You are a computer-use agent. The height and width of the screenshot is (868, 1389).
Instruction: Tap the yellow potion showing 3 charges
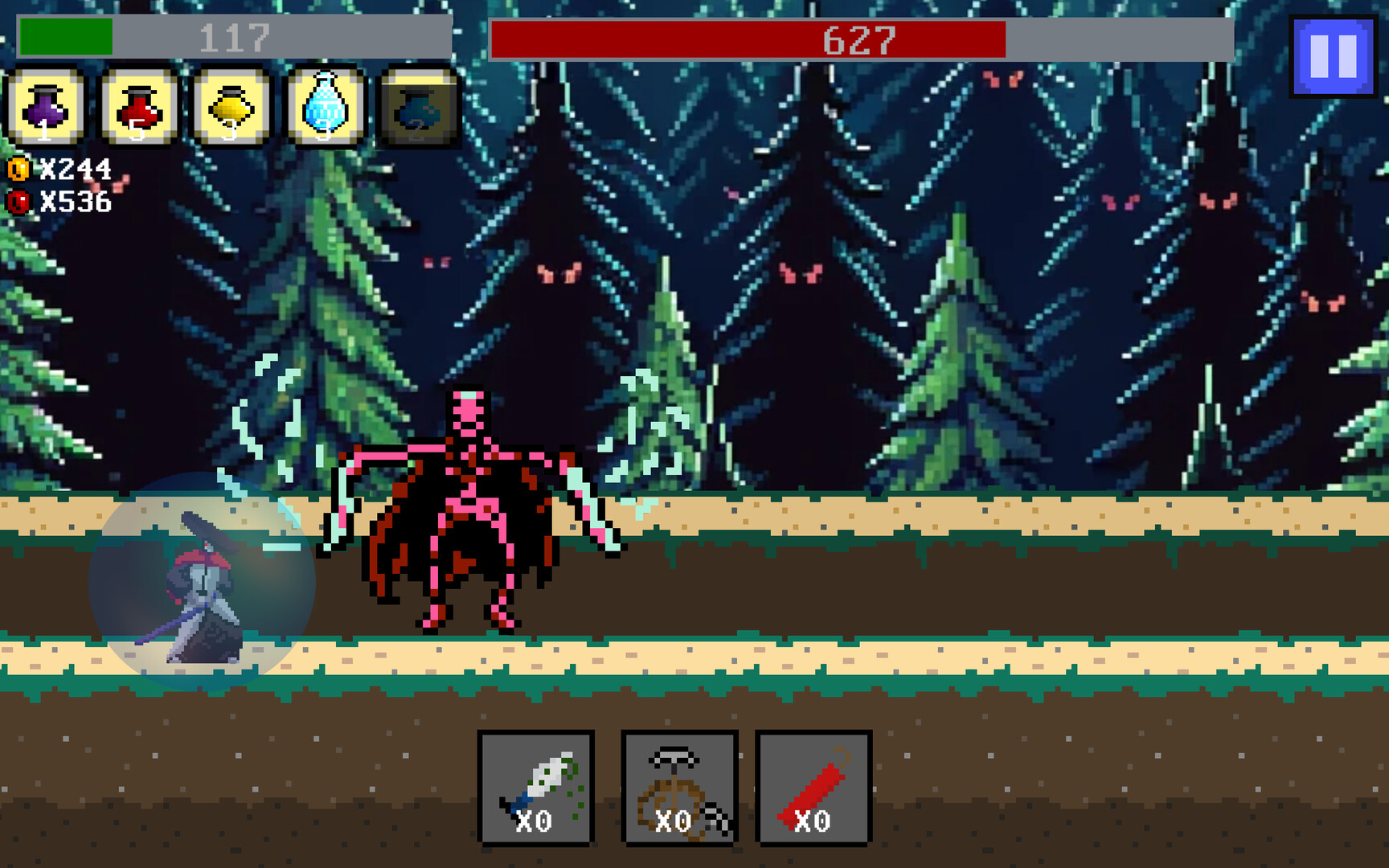[231, 108]
